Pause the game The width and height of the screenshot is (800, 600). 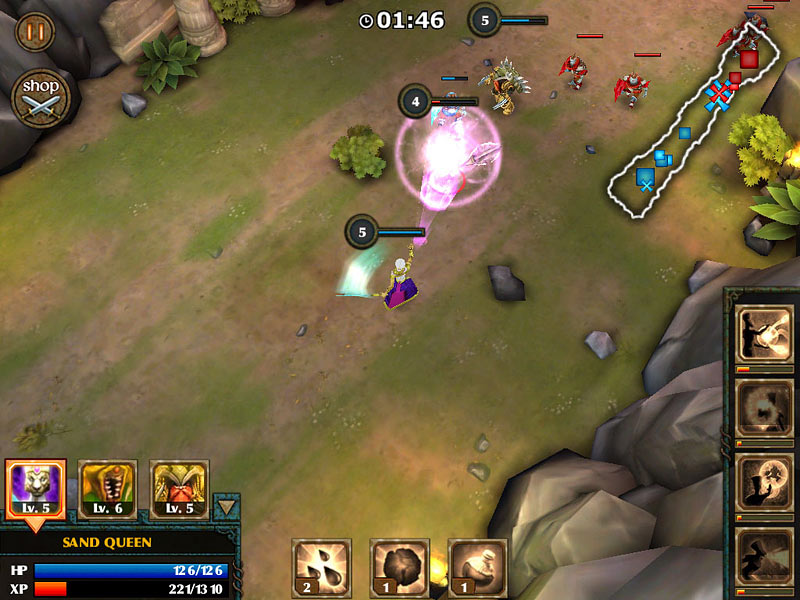tap(35, 31)
